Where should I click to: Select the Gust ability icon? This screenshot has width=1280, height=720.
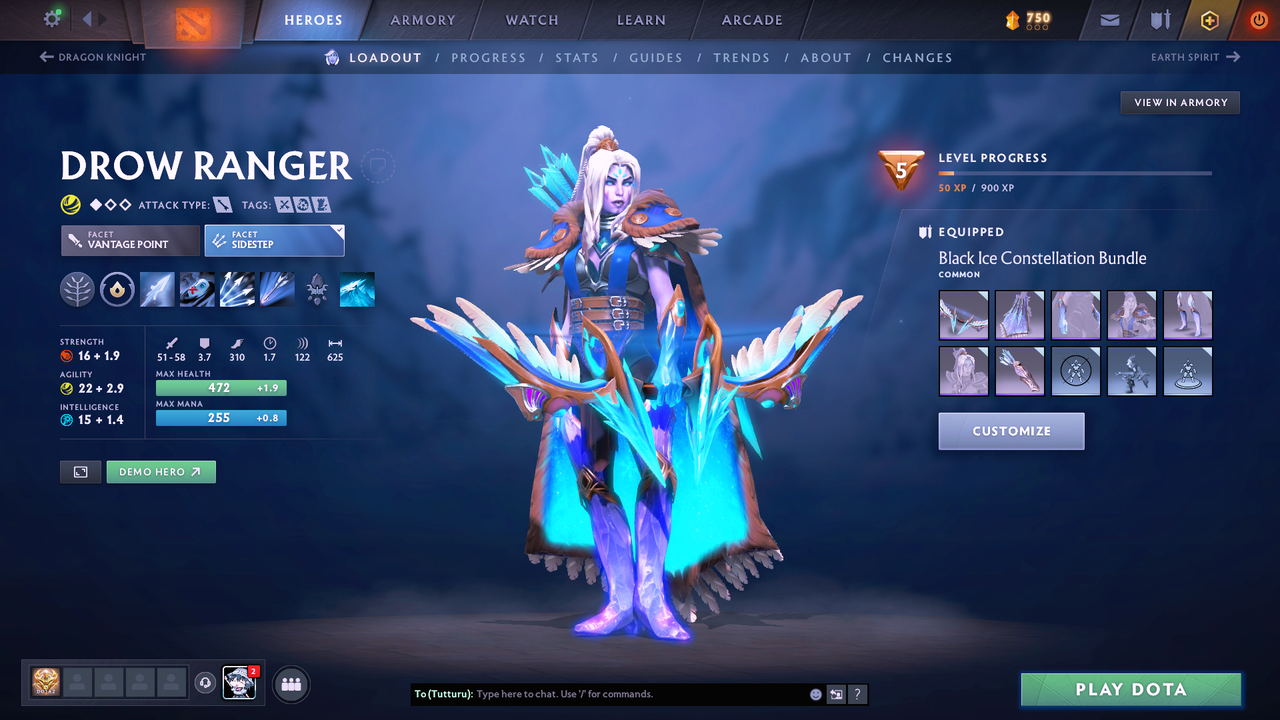coord(197,289)
